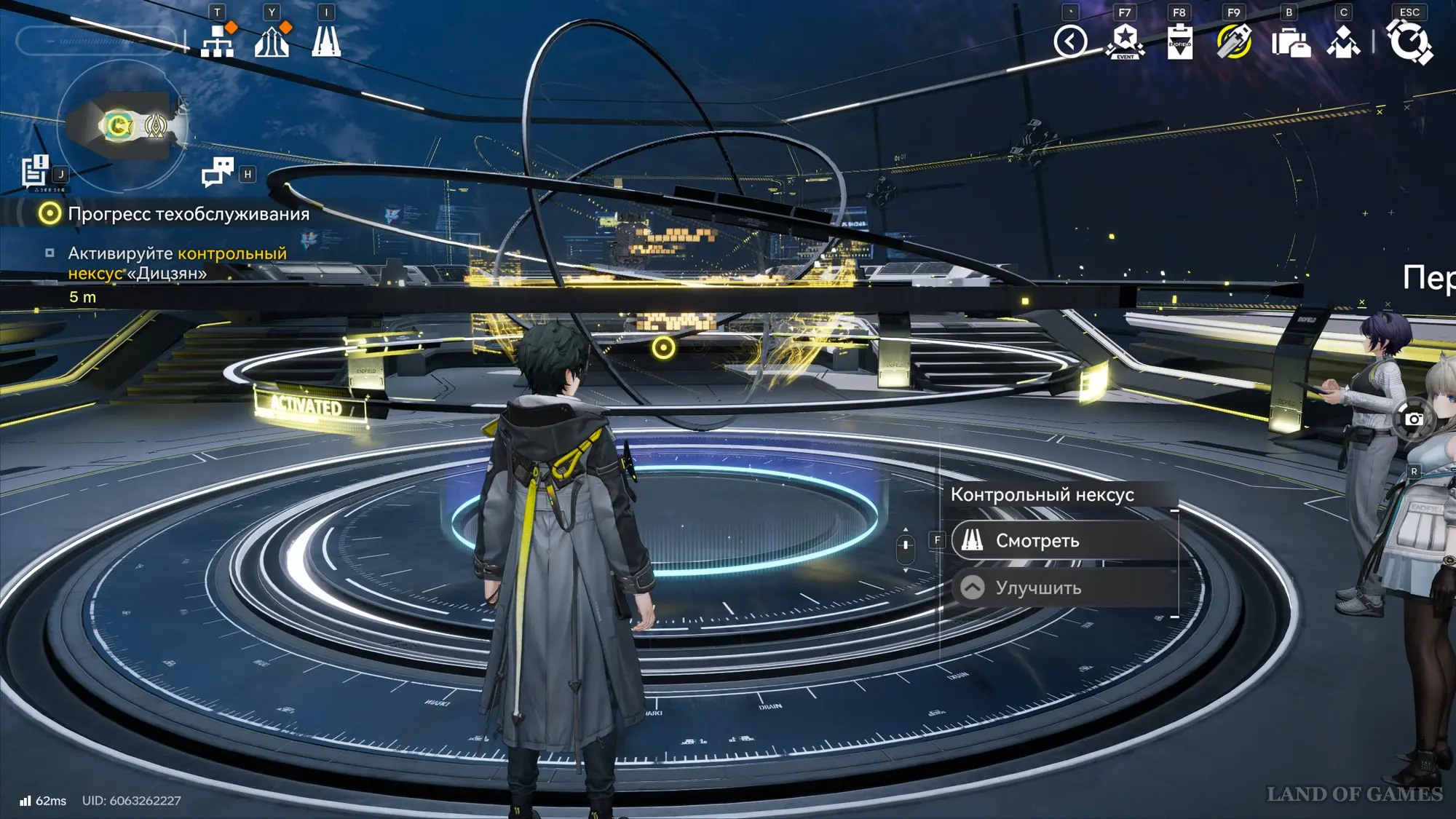Open the triple upward arrows icon

tap(272, 41)
